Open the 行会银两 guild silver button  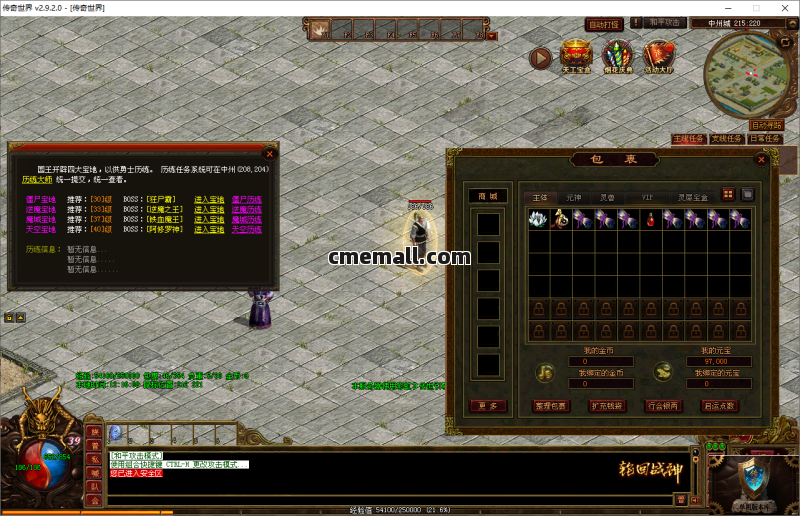(x=662, y=406)
